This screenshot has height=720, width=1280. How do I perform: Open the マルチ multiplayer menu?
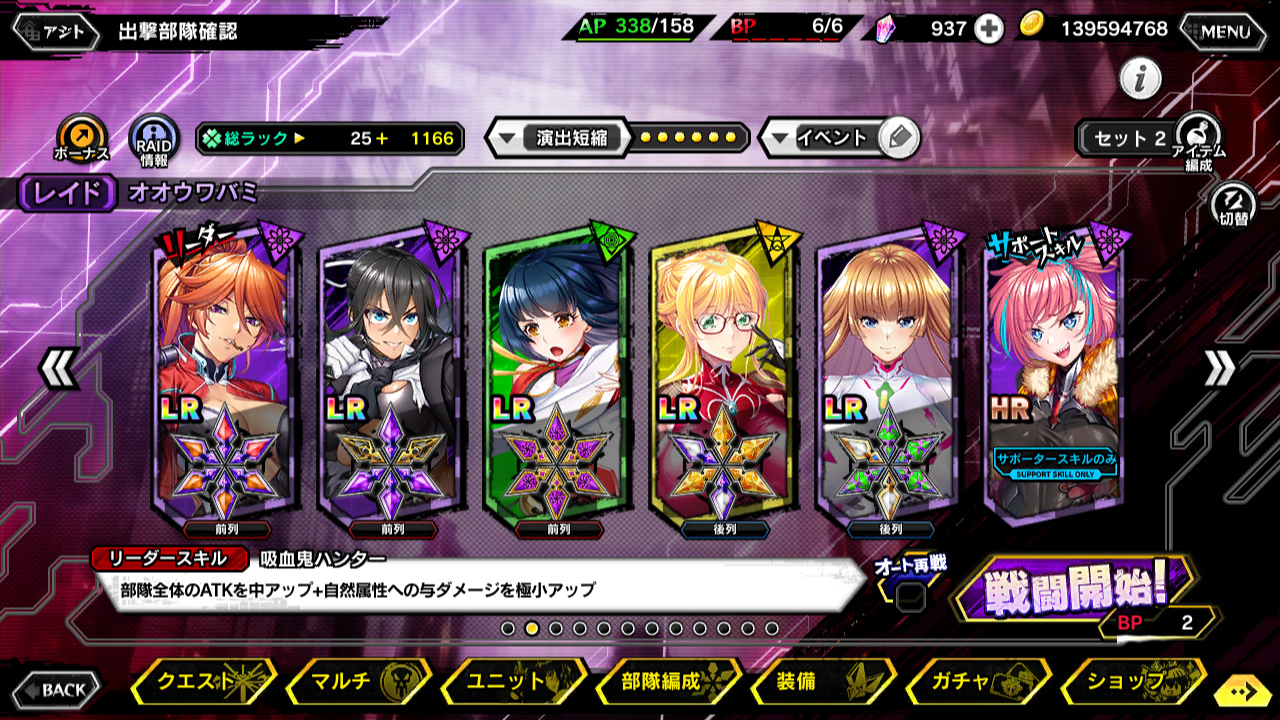click(x=358, y=682)
